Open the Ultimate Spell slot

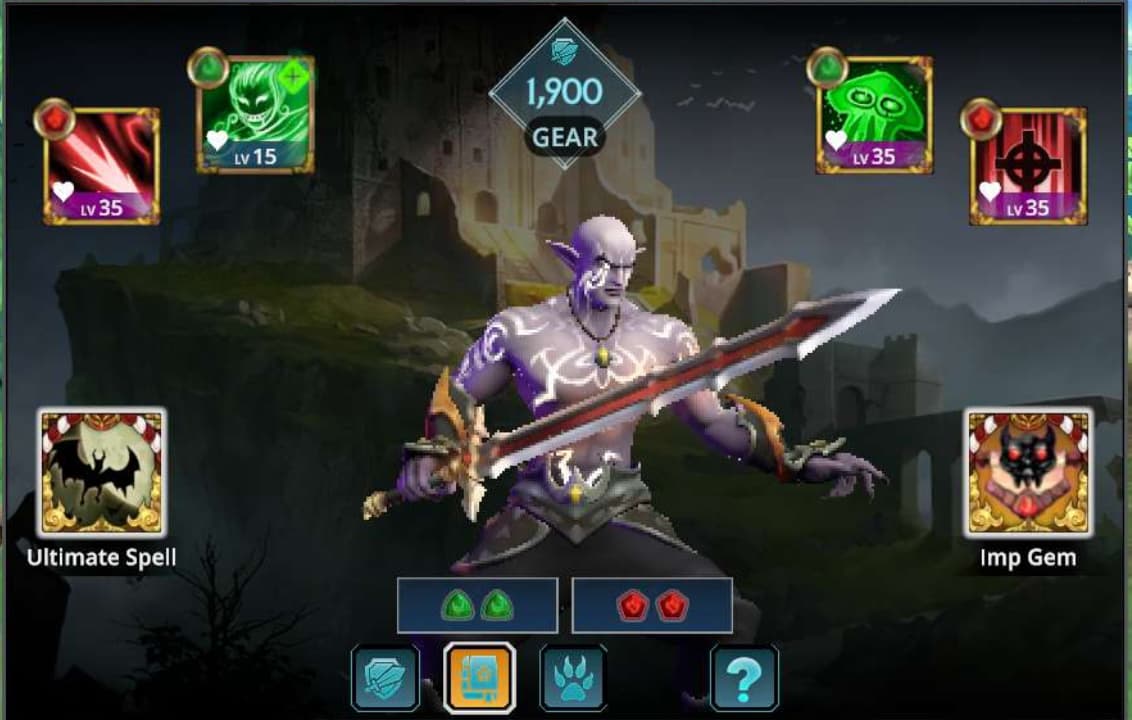(x=102, y=472)
